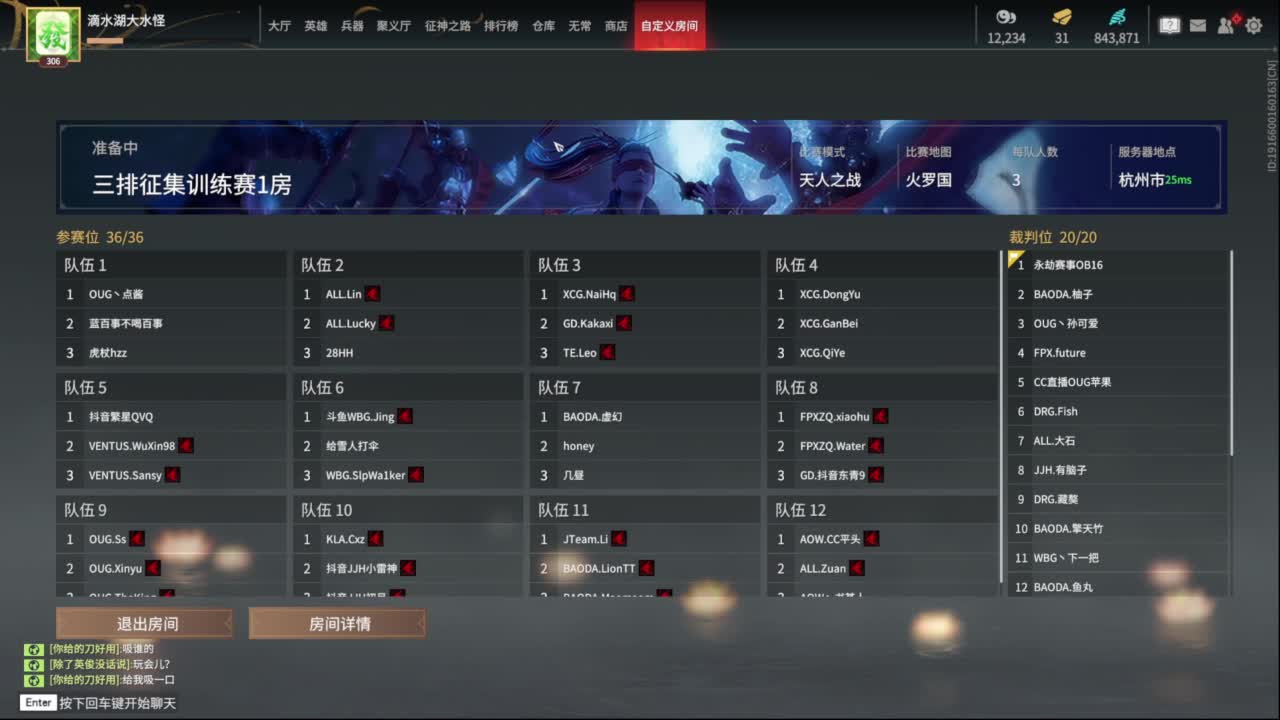The image size is (1280, 720).
Task: Open the settings gear icon
Action: [1253, 26]
